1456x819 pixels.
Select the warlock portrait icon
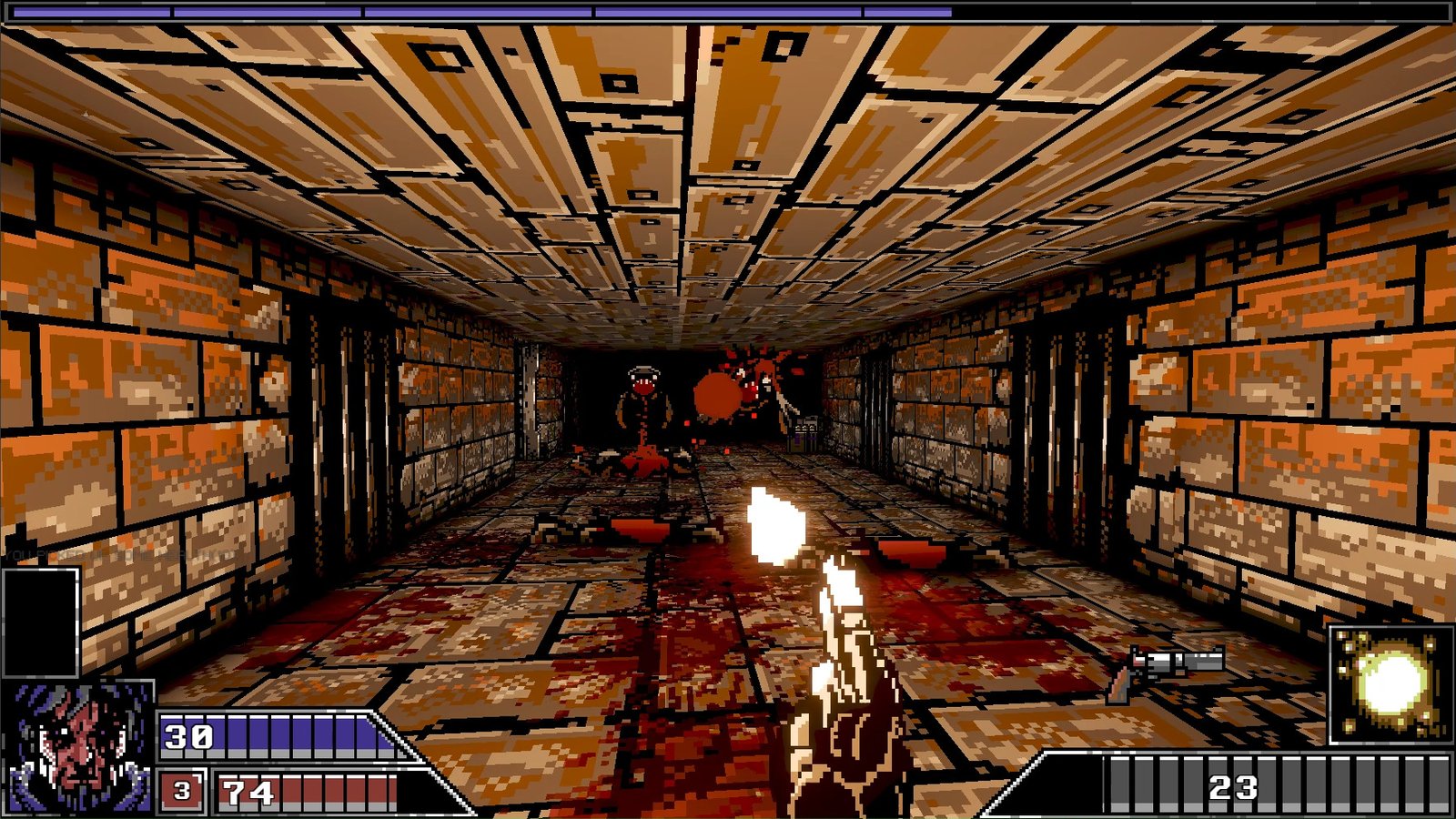[x=77, y=746]
